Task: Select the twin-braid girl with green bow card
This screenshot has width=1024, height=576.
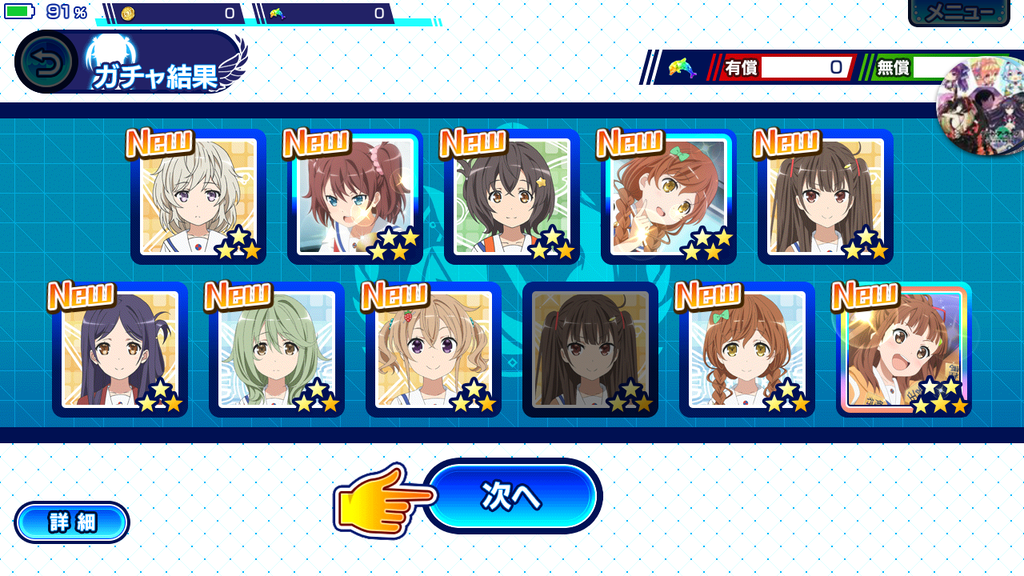Action: coord(747,350)
